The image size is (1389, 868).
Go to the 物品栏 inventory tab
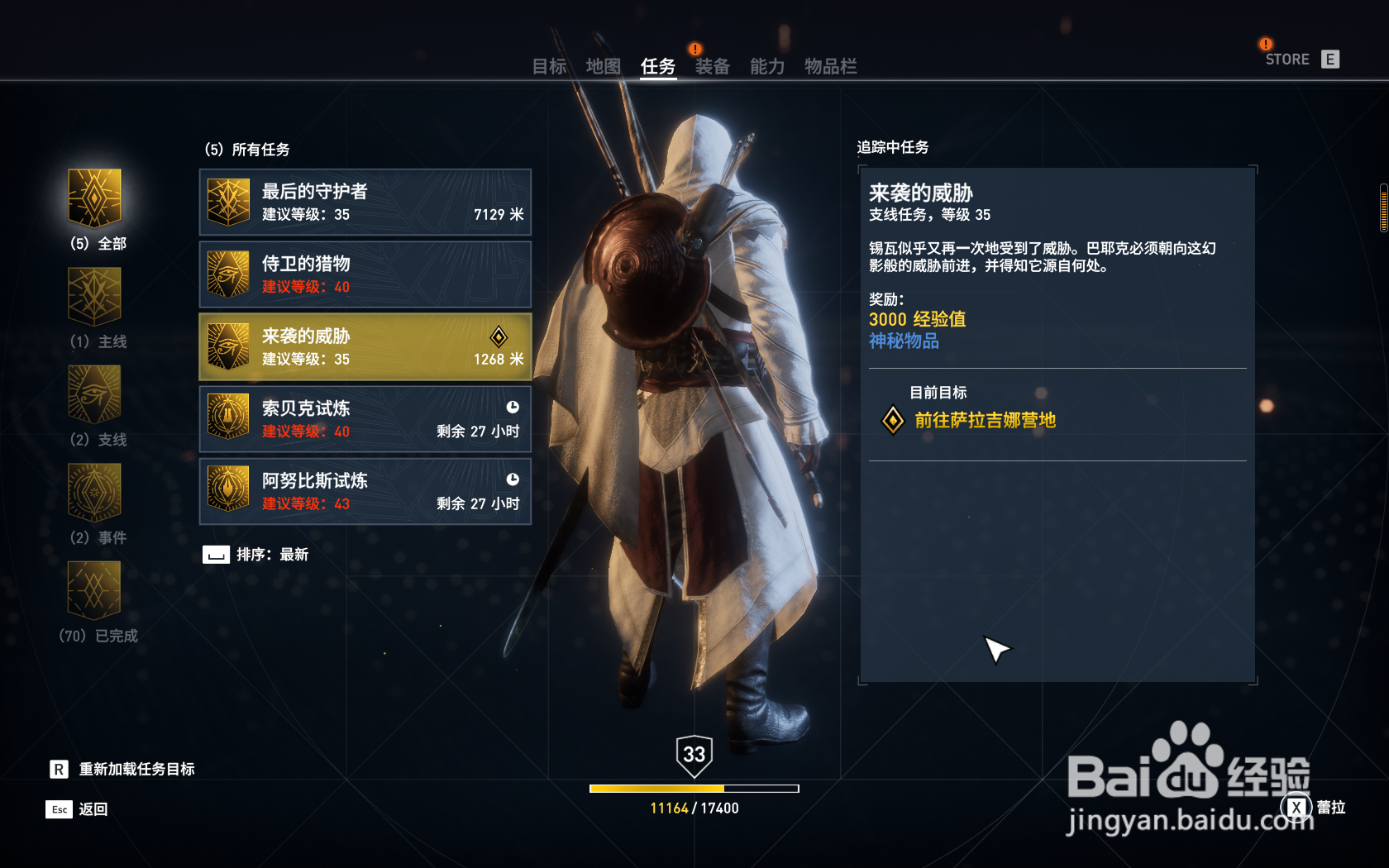tap(830, 66)
